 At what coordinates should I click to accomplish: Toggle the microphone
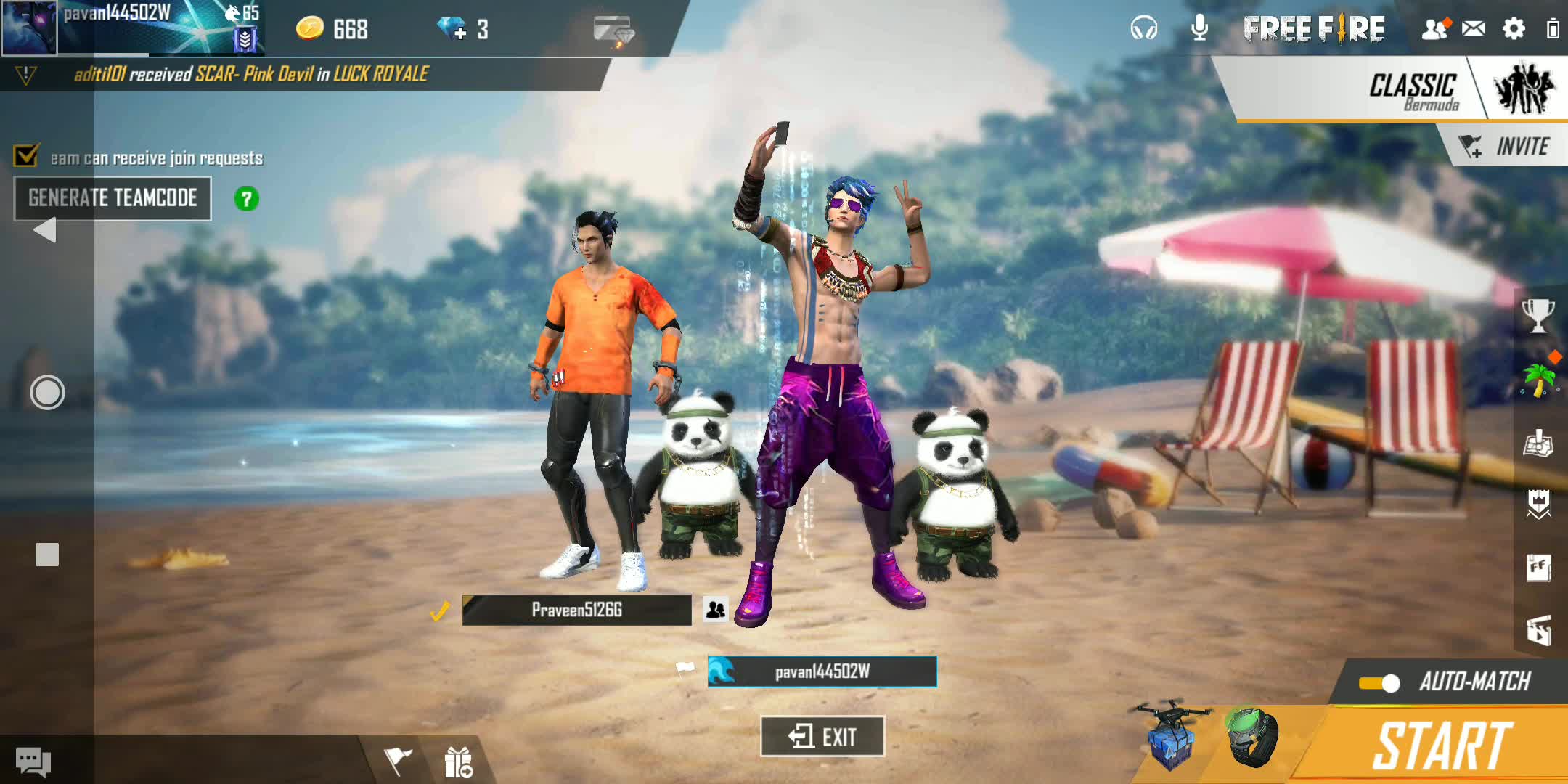[x=1200, y=28]
